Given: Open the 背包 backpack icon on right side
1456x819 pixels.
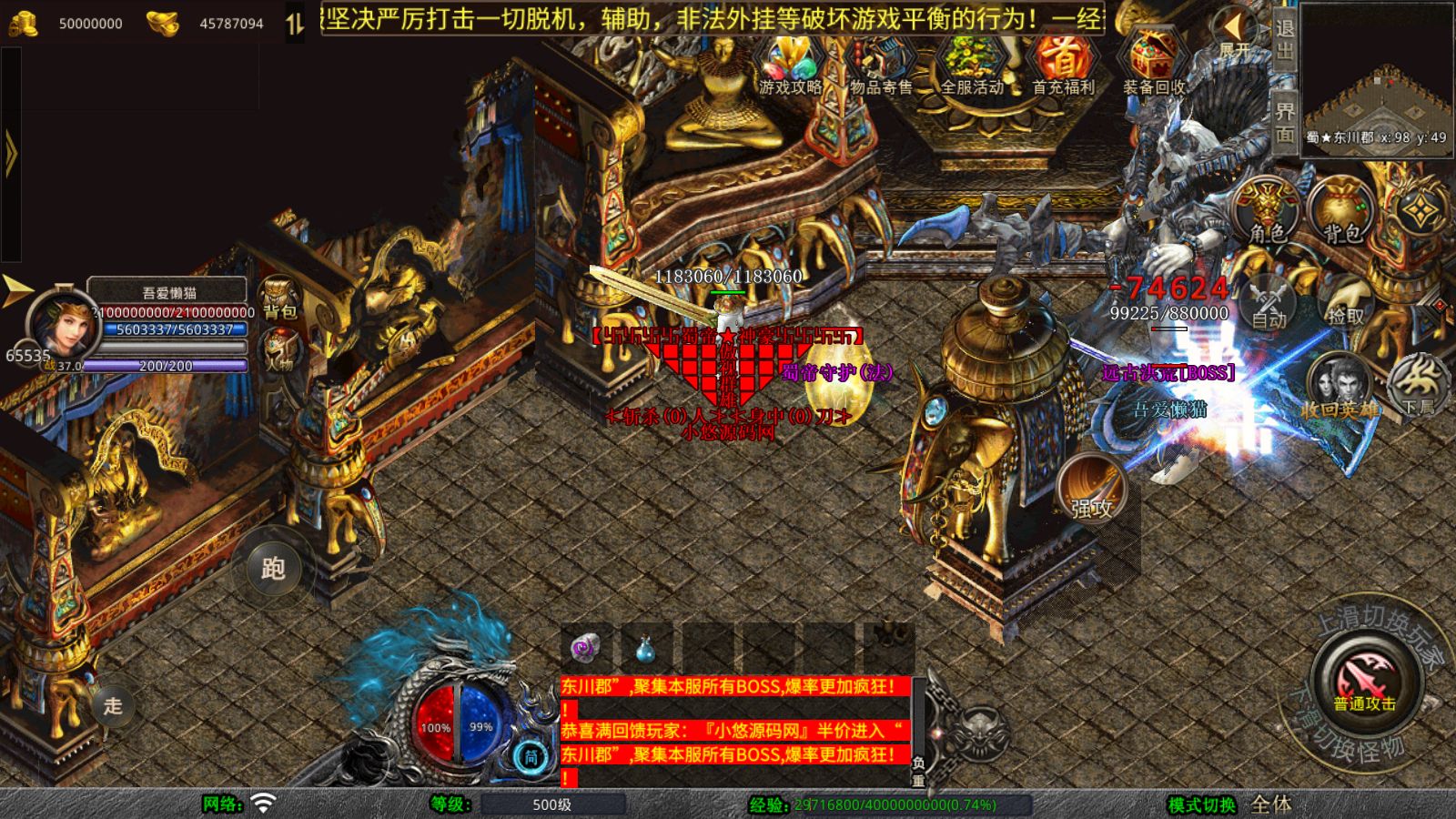Looking at the screenshot, I should (x=1338, y=209).
